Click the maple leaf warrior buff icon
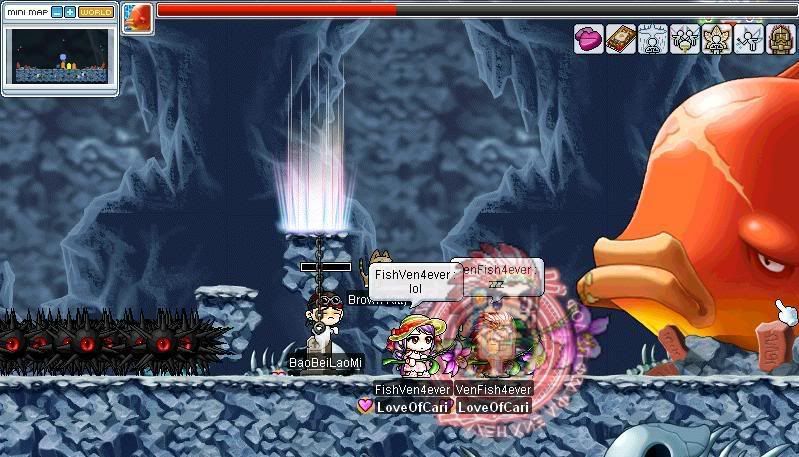This screenshot has height=457, width=799. [717, 39]
